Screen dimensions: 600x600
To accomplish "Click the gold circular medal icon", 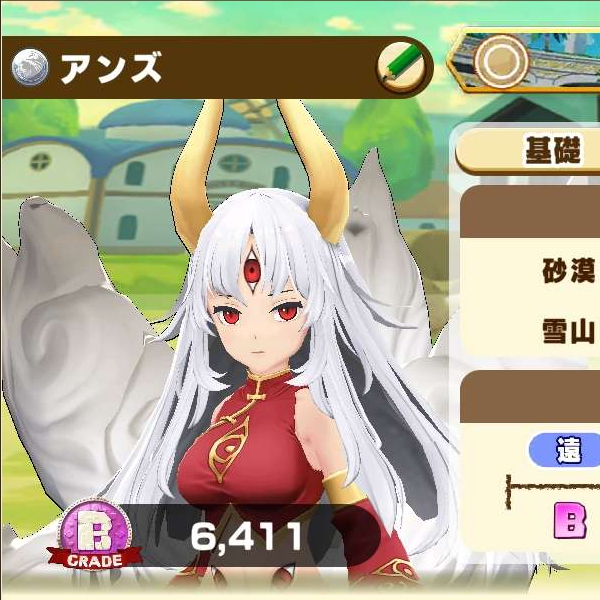I will [x=501, y=61].
